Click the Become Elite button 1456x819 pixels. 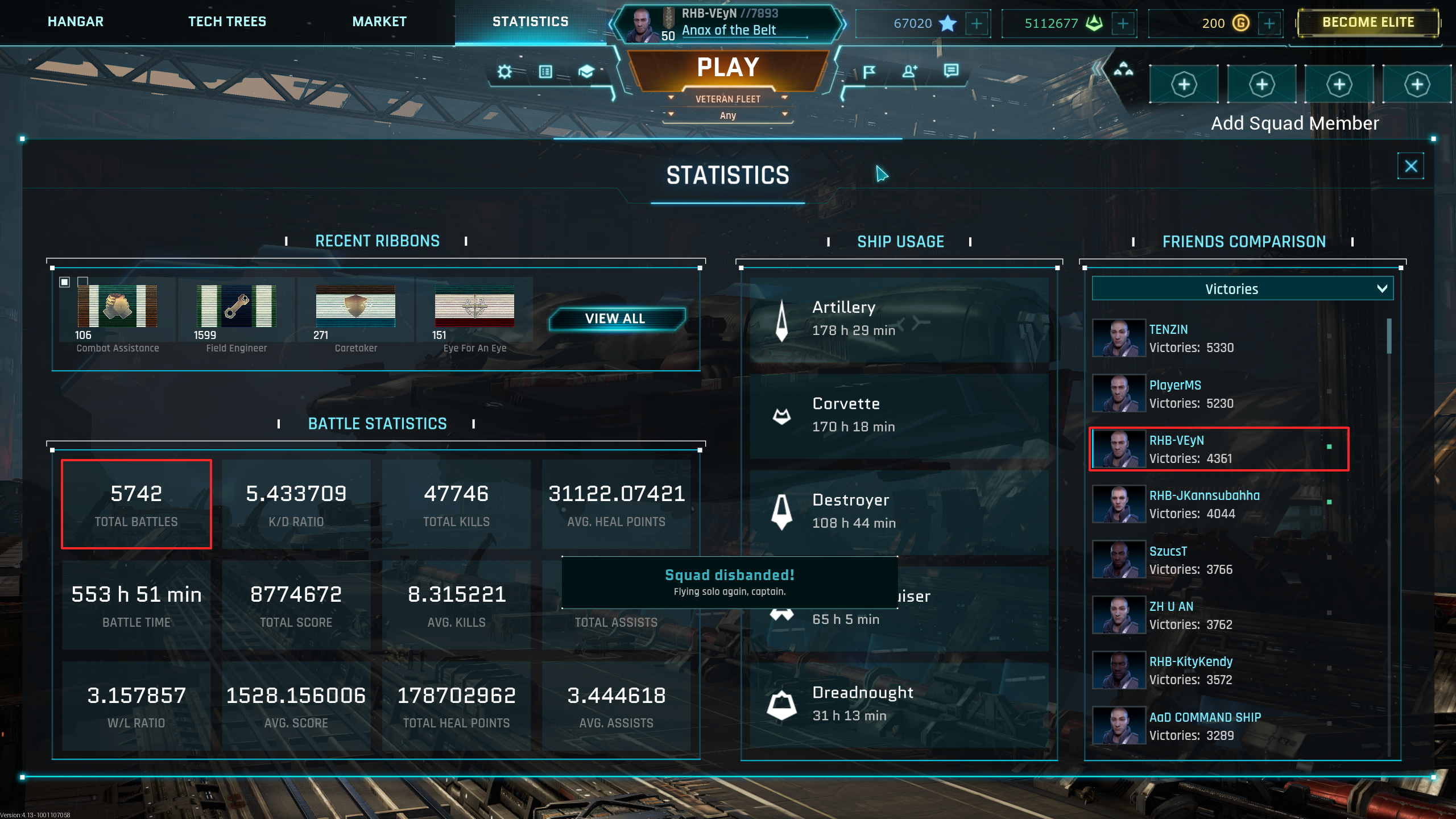[1368, 23]
